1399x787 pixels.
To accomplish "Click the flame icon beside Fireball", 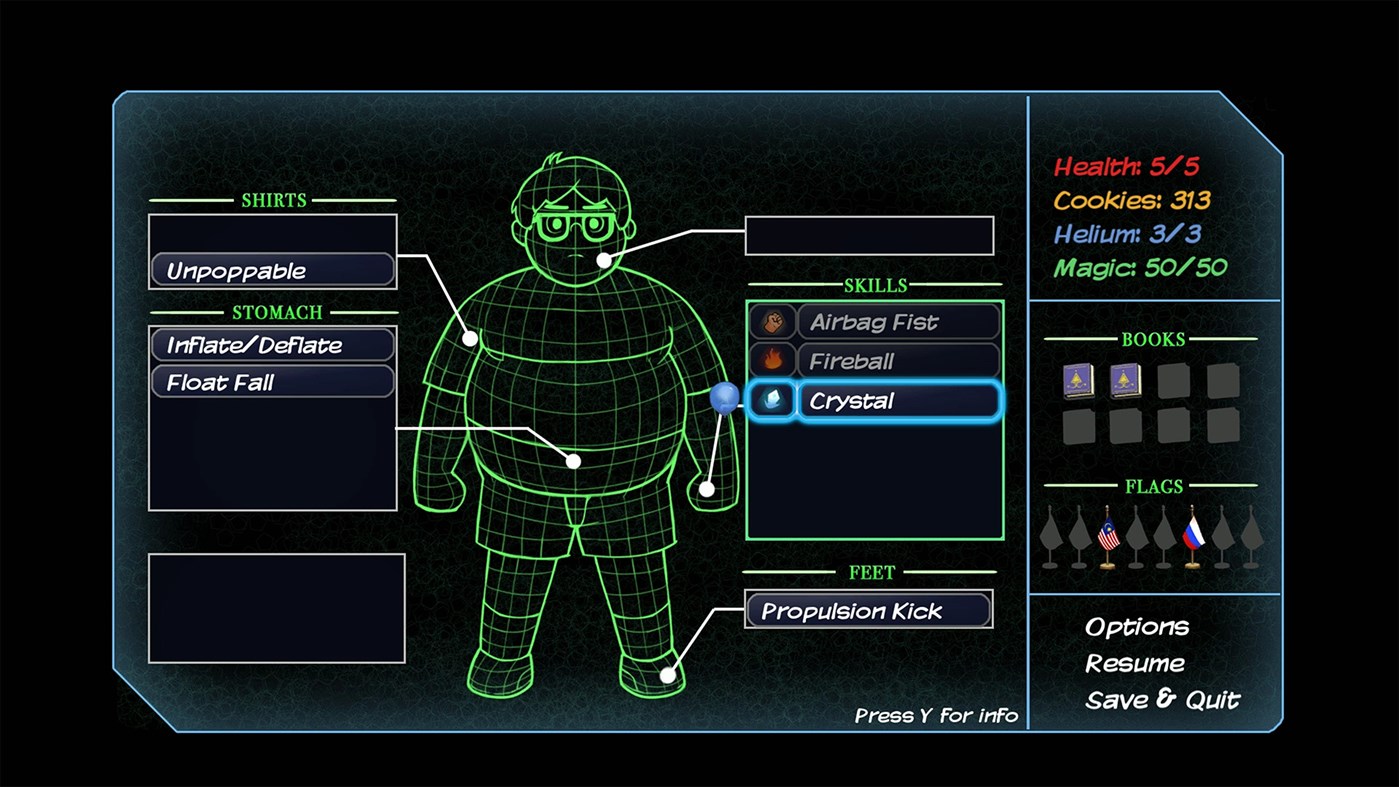I will (x=771, y=361).
